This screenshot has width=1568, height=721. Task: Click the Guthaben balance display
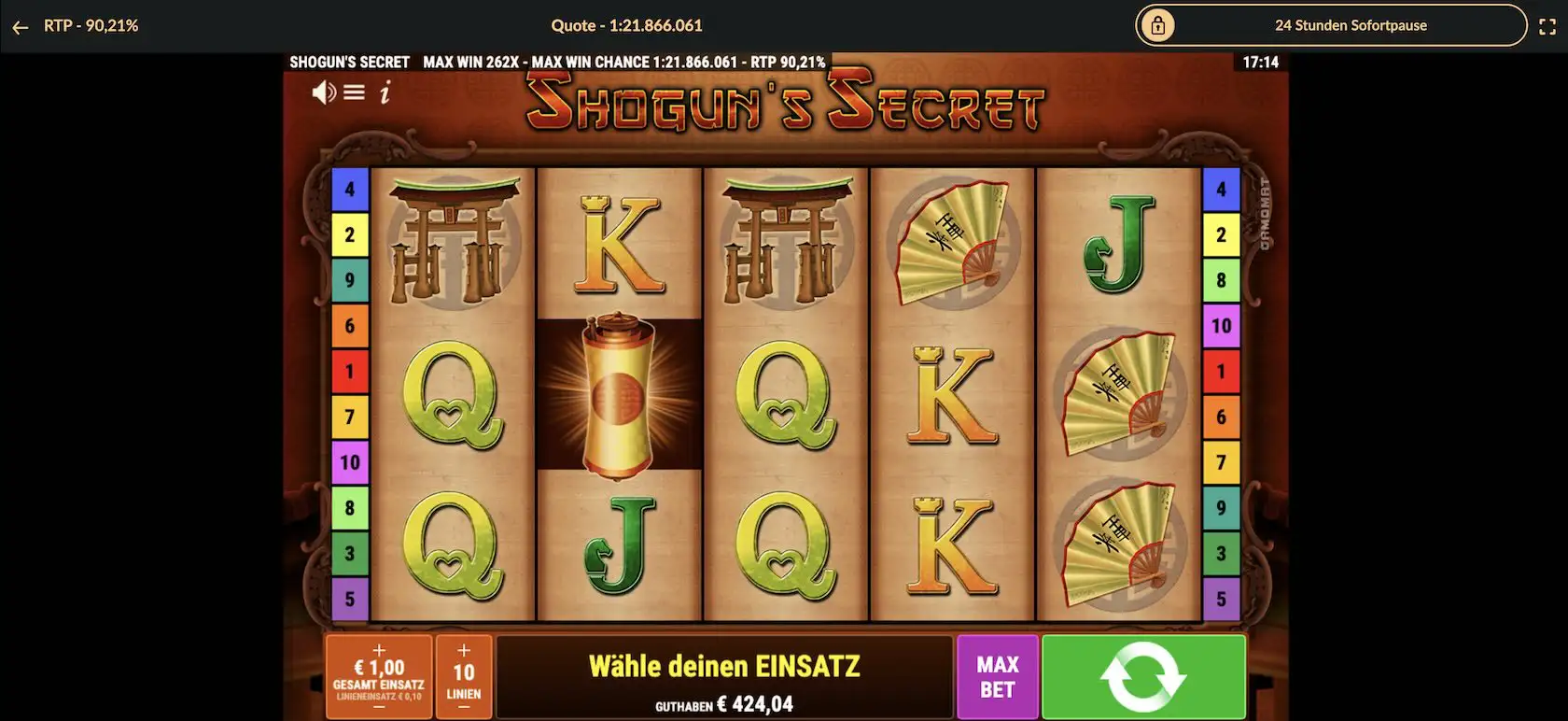(725, 703)
